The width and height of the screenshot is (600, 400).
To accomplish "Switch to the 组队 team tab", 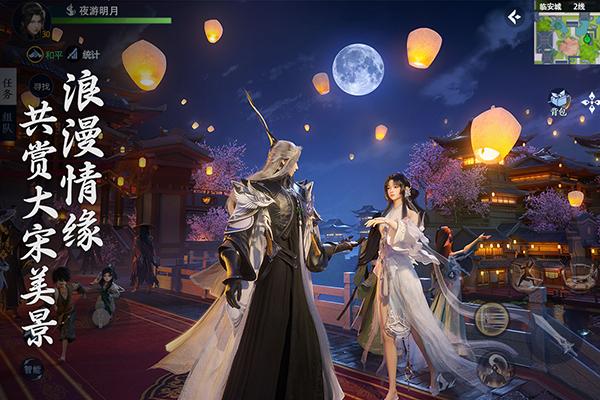I will (x=9, y=124).
